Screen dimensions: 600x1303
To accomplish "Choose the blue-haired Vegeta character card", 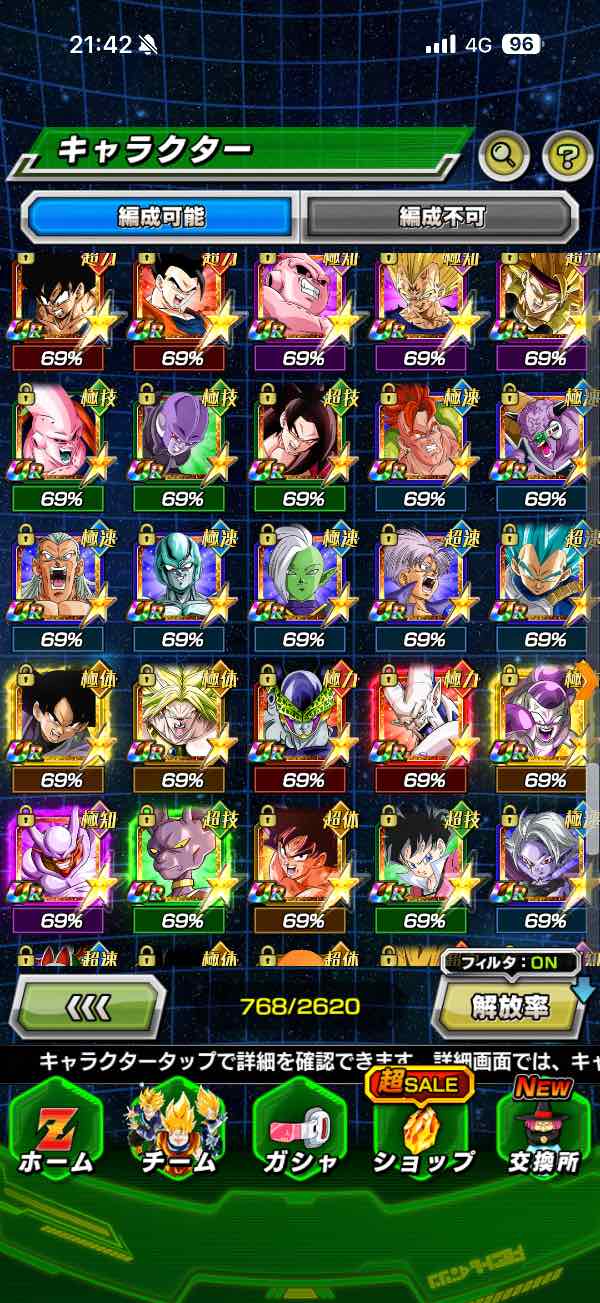I will [542, 580].
